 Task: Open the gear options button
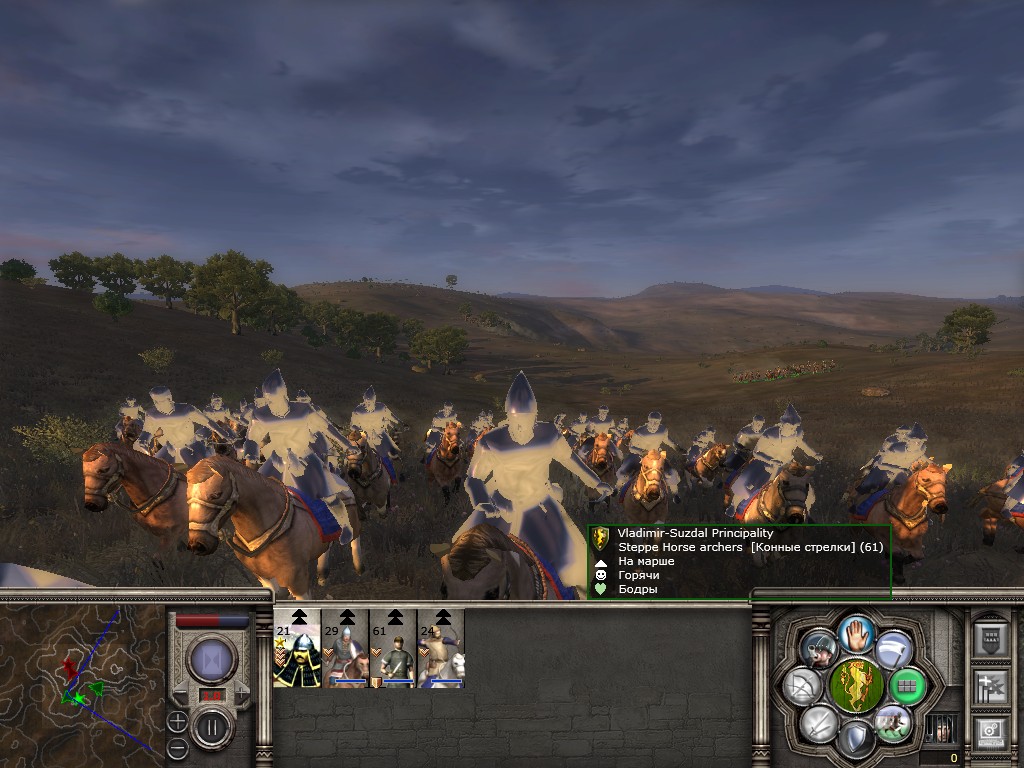click(990, 732)
